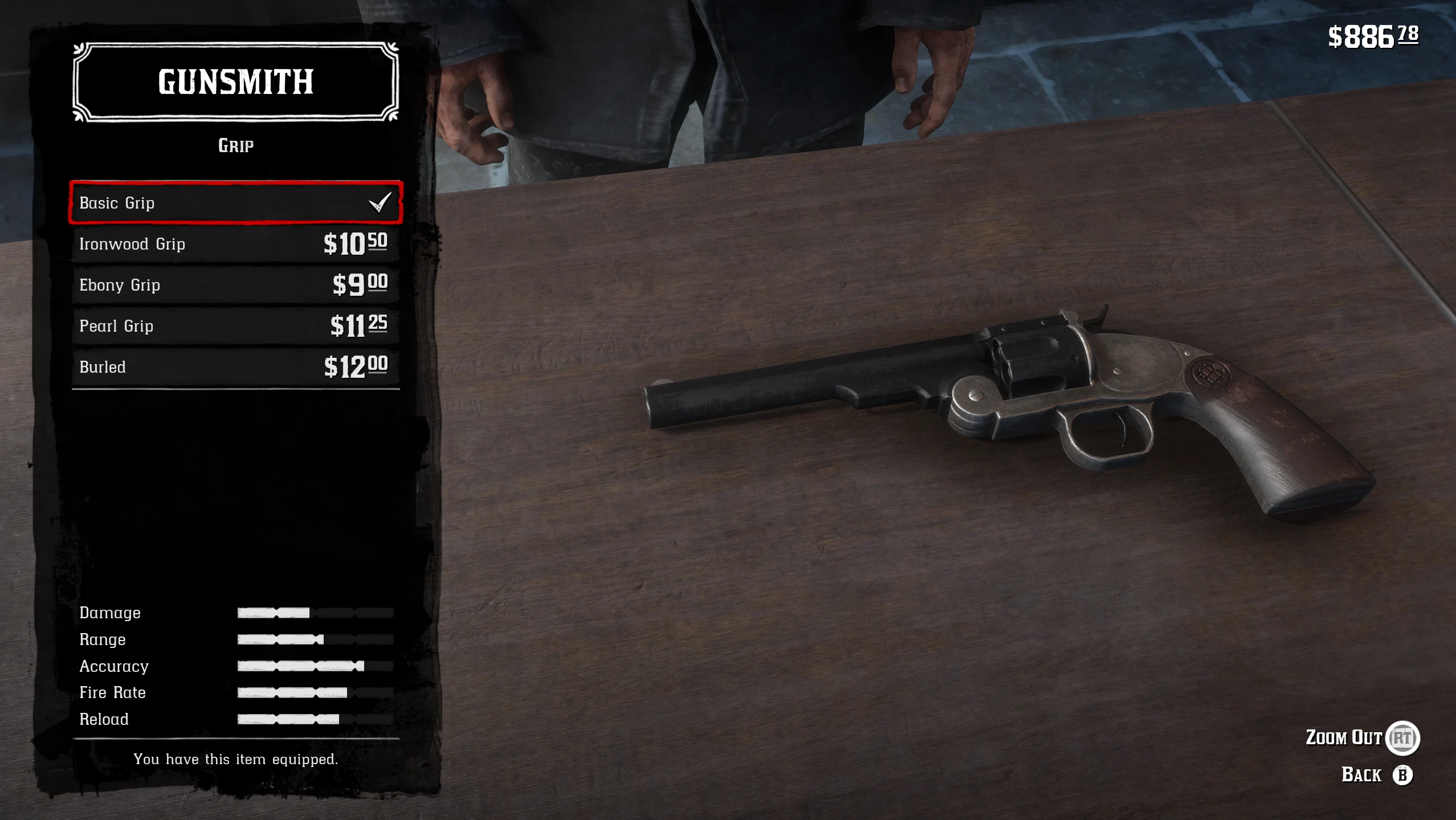Choose the Burled grip for $12.00
Image resolution: width=1456 pixels, height=820 pixels.
235,367
